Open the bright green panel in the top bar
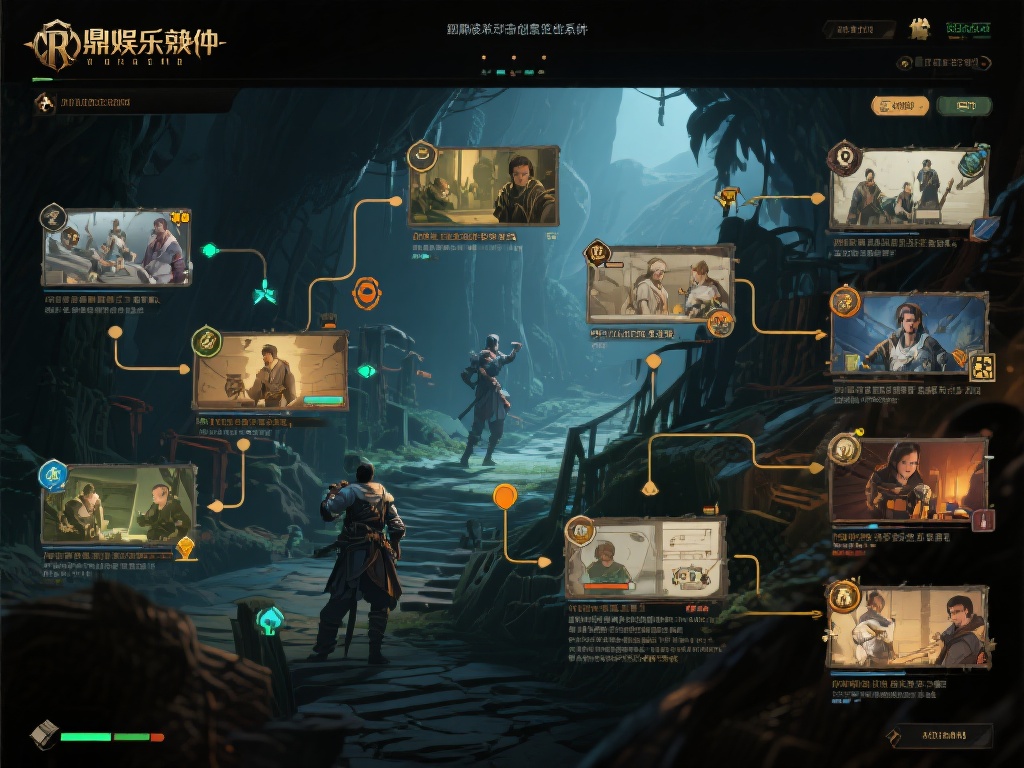This screenshot has height=768, width=1024. tap(968, 29)
